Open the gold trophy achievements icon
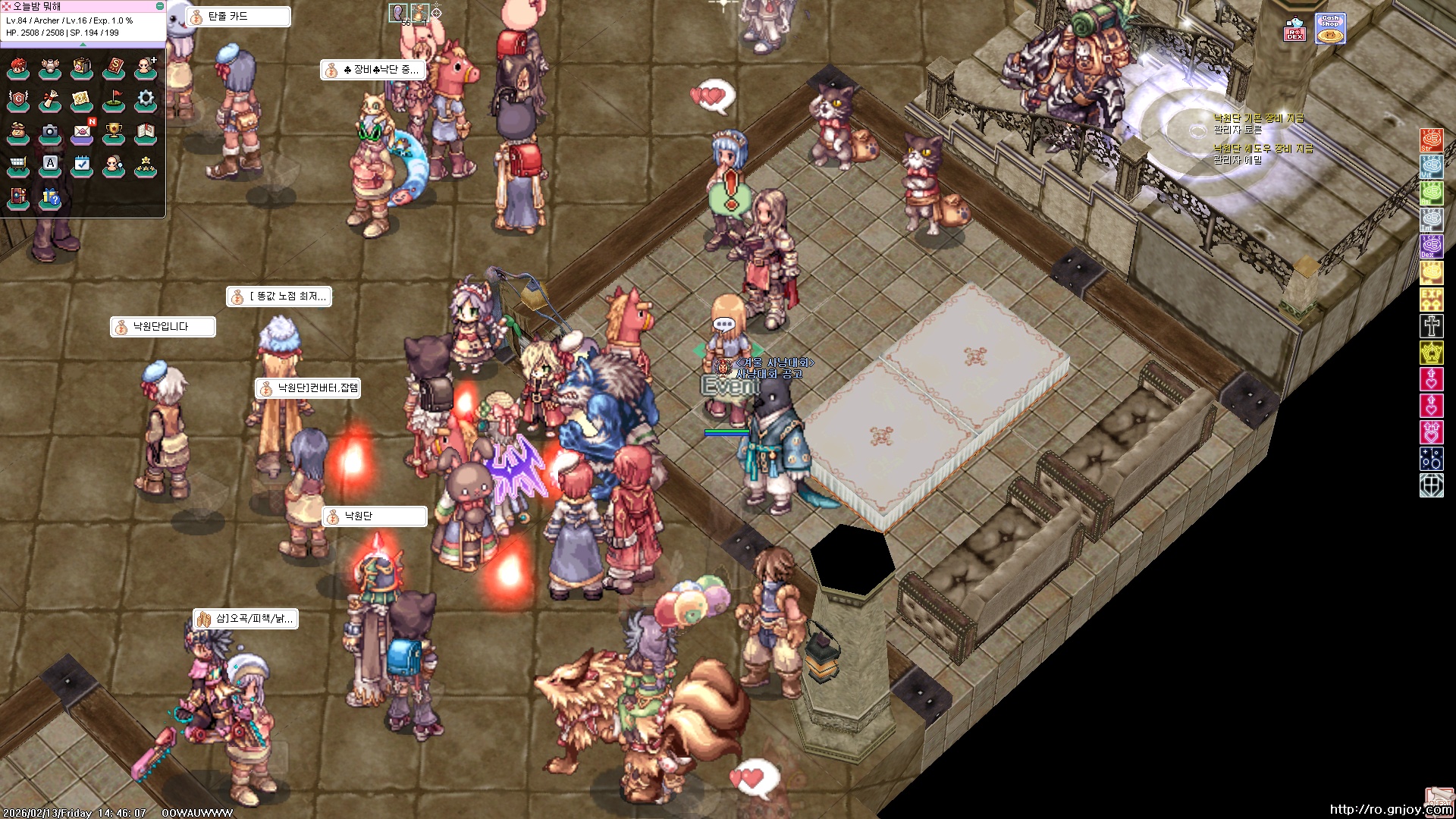Screen dimensions: 1456x819 pyautogui.click(x=114, y=132)
